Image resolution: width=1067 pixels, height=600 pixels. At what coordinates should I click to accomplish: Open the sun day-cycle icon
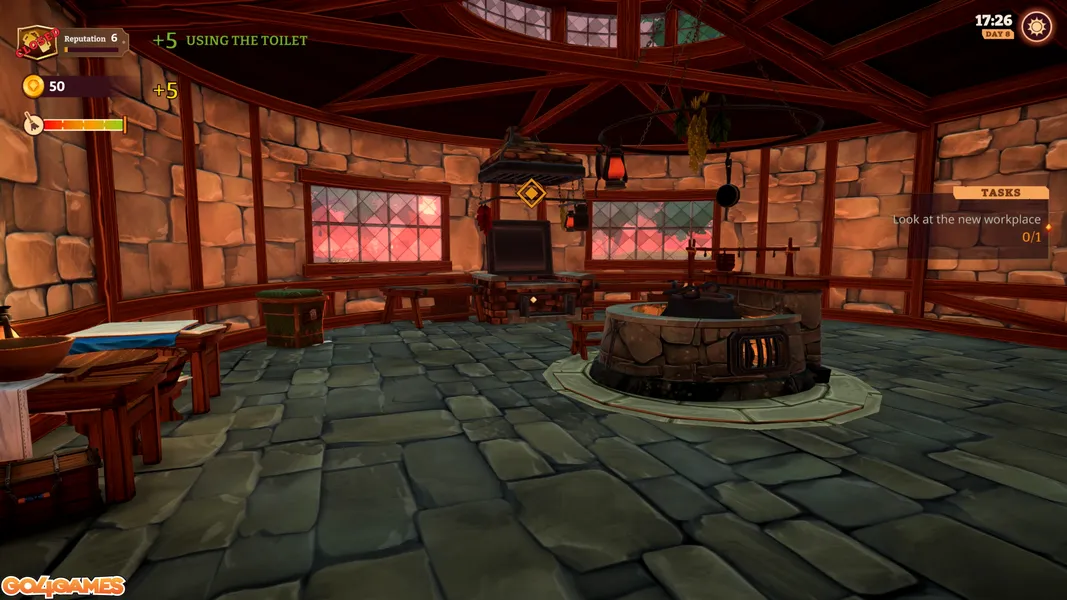point(1037,27)
